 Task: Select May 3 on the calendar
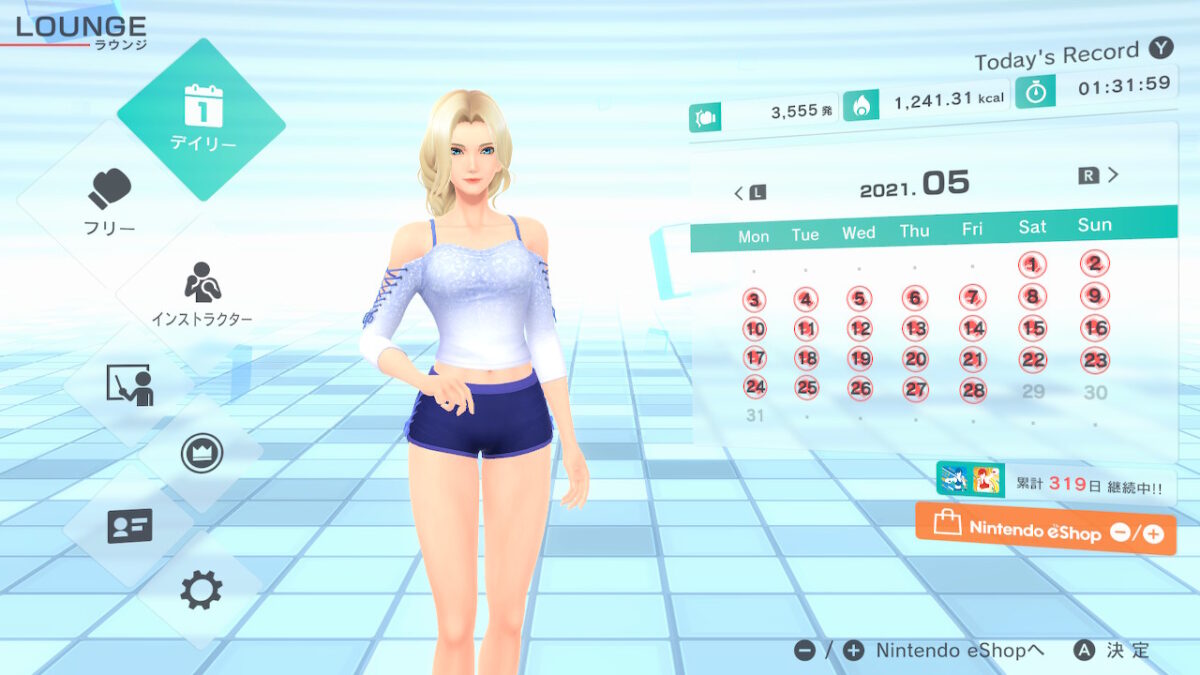coord(755,300)
